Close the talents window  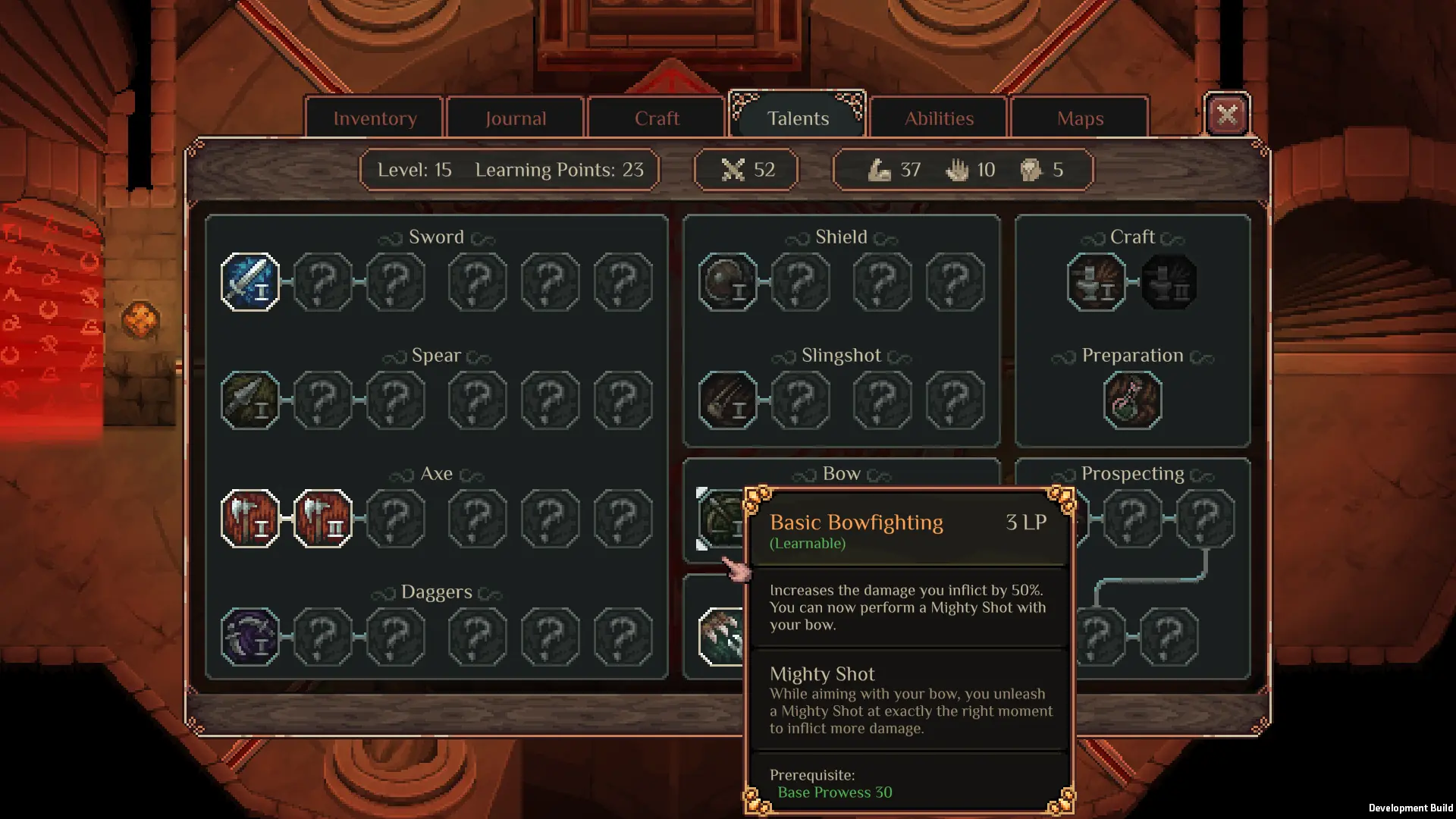(1226, 115)
